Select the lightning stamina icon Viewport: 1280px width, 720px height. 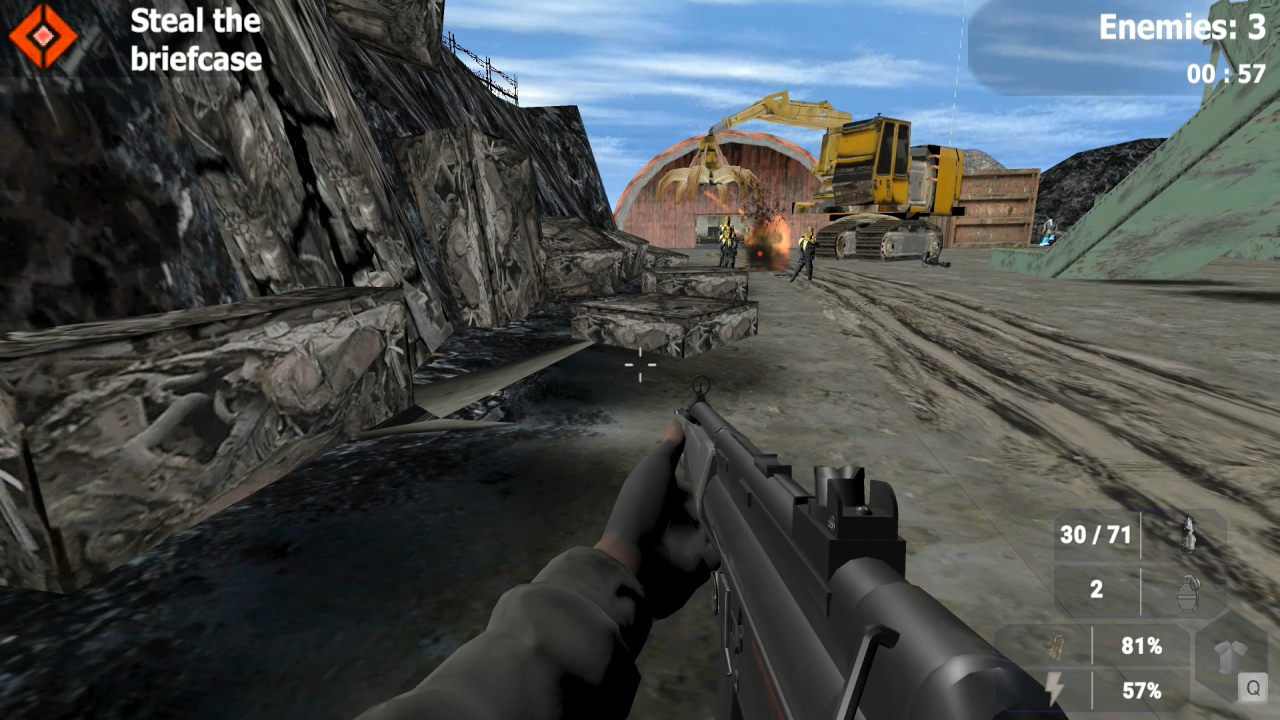tap(1055, 688)
